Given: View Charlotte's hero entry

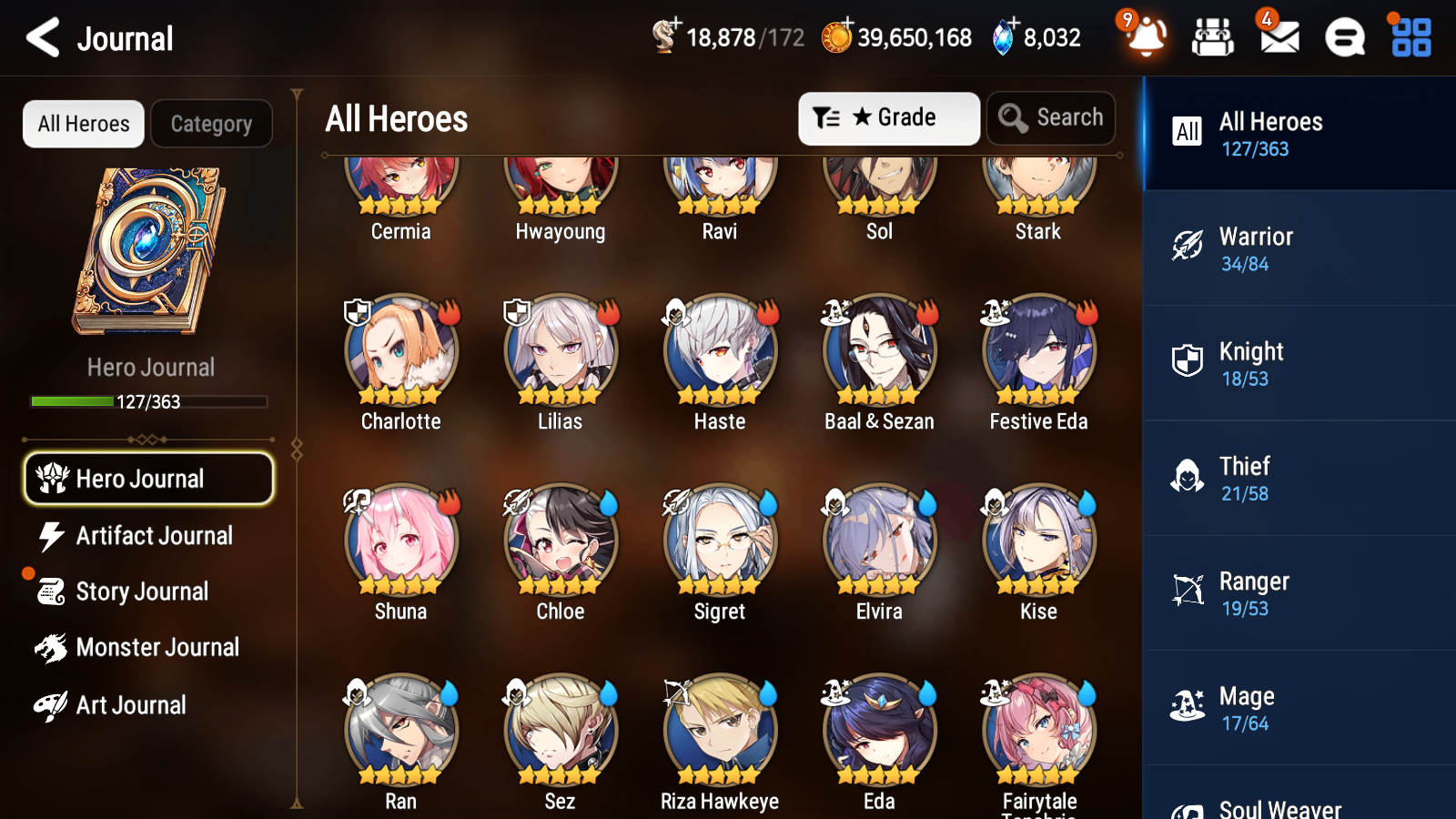Looking at the screenshot, I should (400, 355).
